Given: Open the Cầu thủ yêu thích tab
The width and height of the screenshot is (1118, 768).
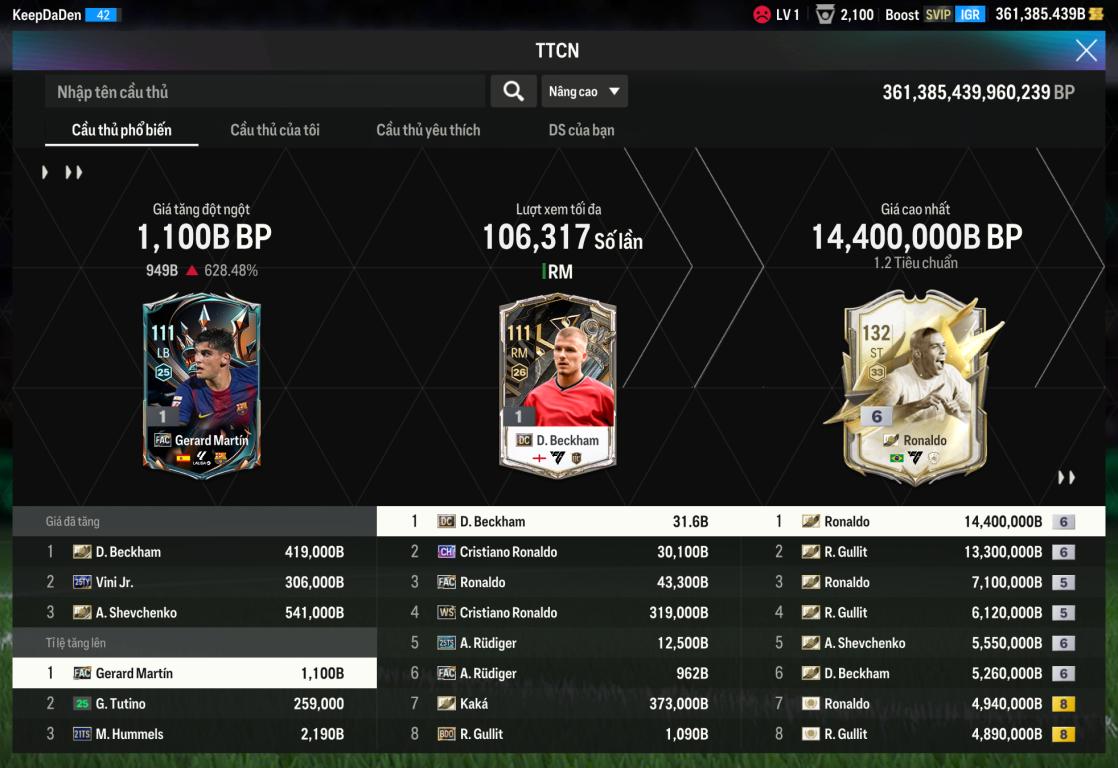Looking at the screenshot, I should click(428, 130).
